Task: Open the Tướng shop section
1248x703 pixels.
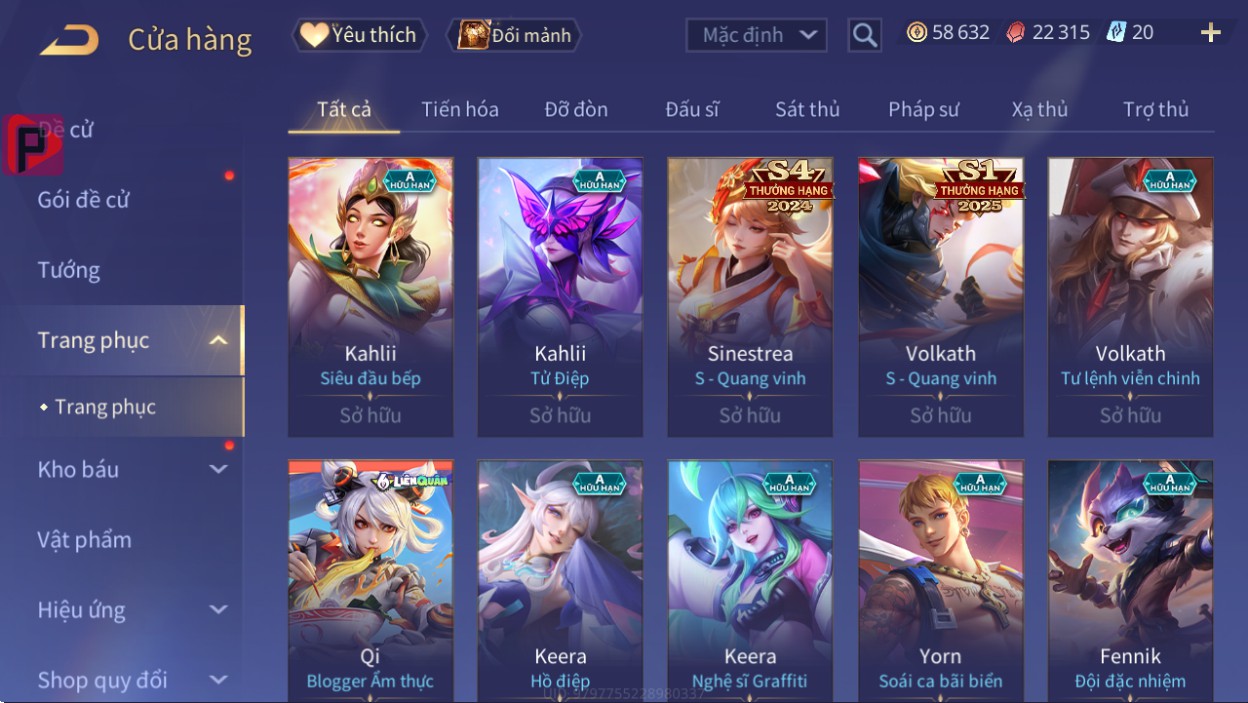Action: tap(69, 270)
